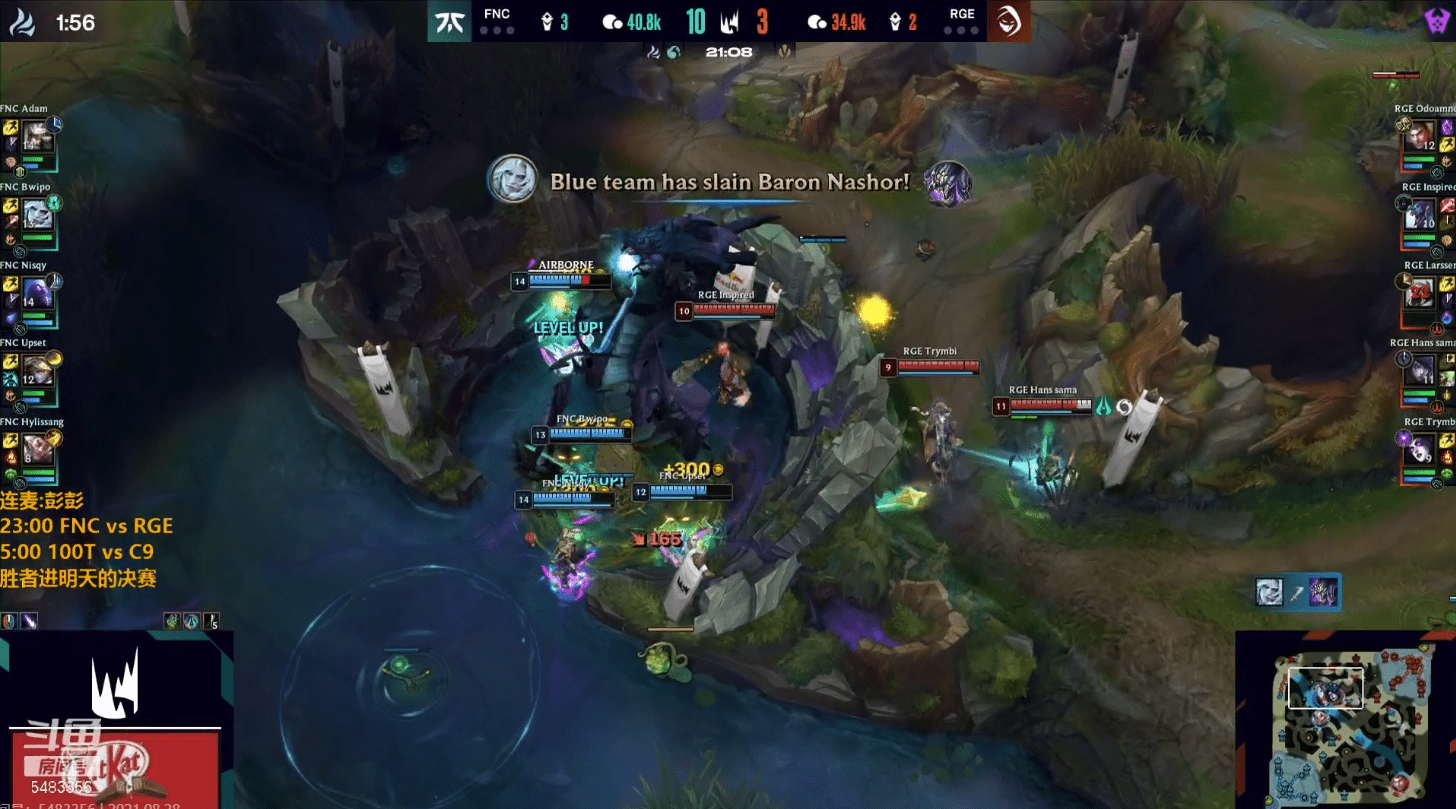Image resolution: width=1456 pixels, height=809 pixels.
Task: Click the Baron Nashor icon in announcement banner
Action: click(x=946, y=183)
